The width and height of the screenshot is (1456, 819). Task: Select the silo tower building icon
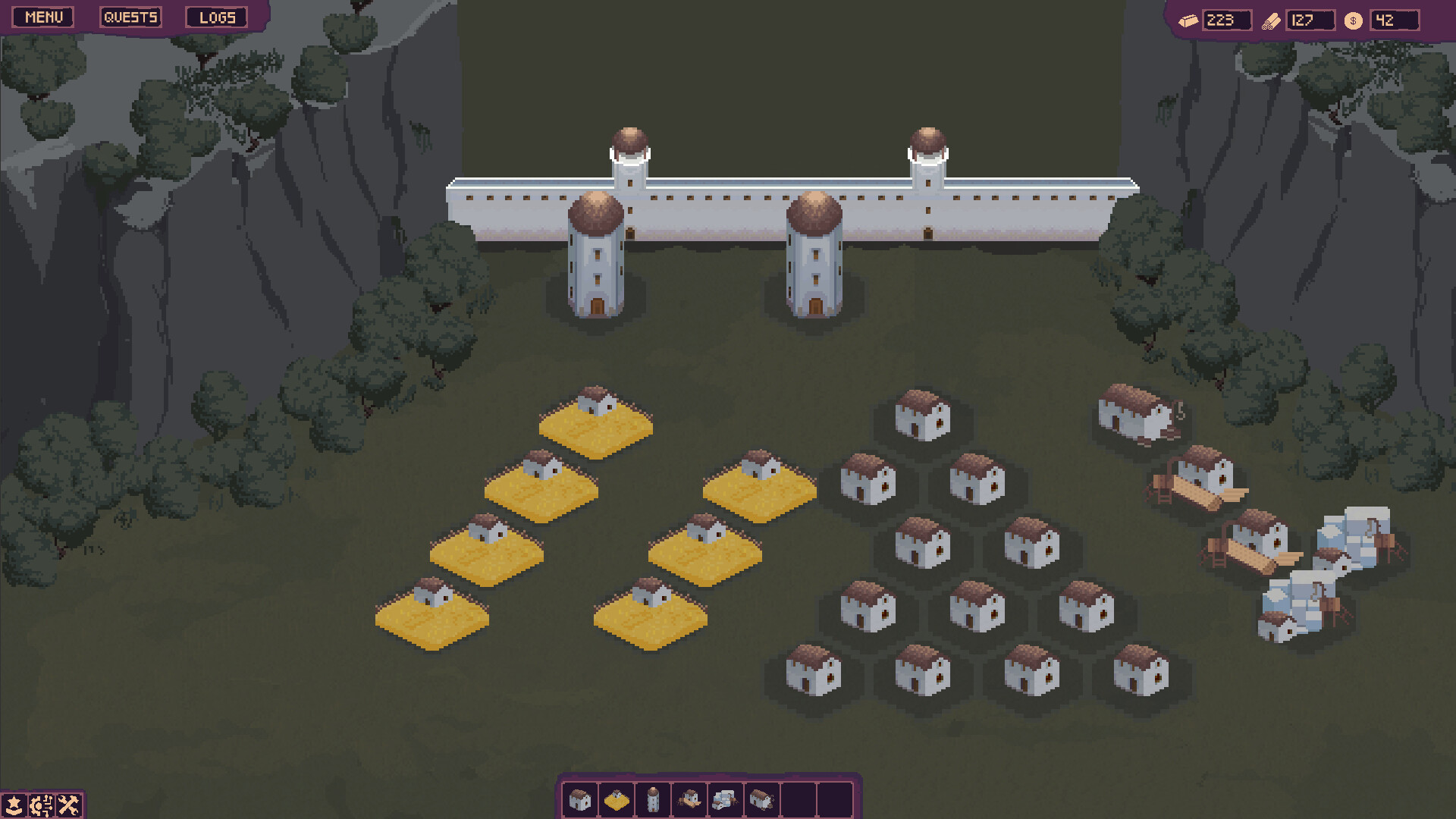(652, 799)
